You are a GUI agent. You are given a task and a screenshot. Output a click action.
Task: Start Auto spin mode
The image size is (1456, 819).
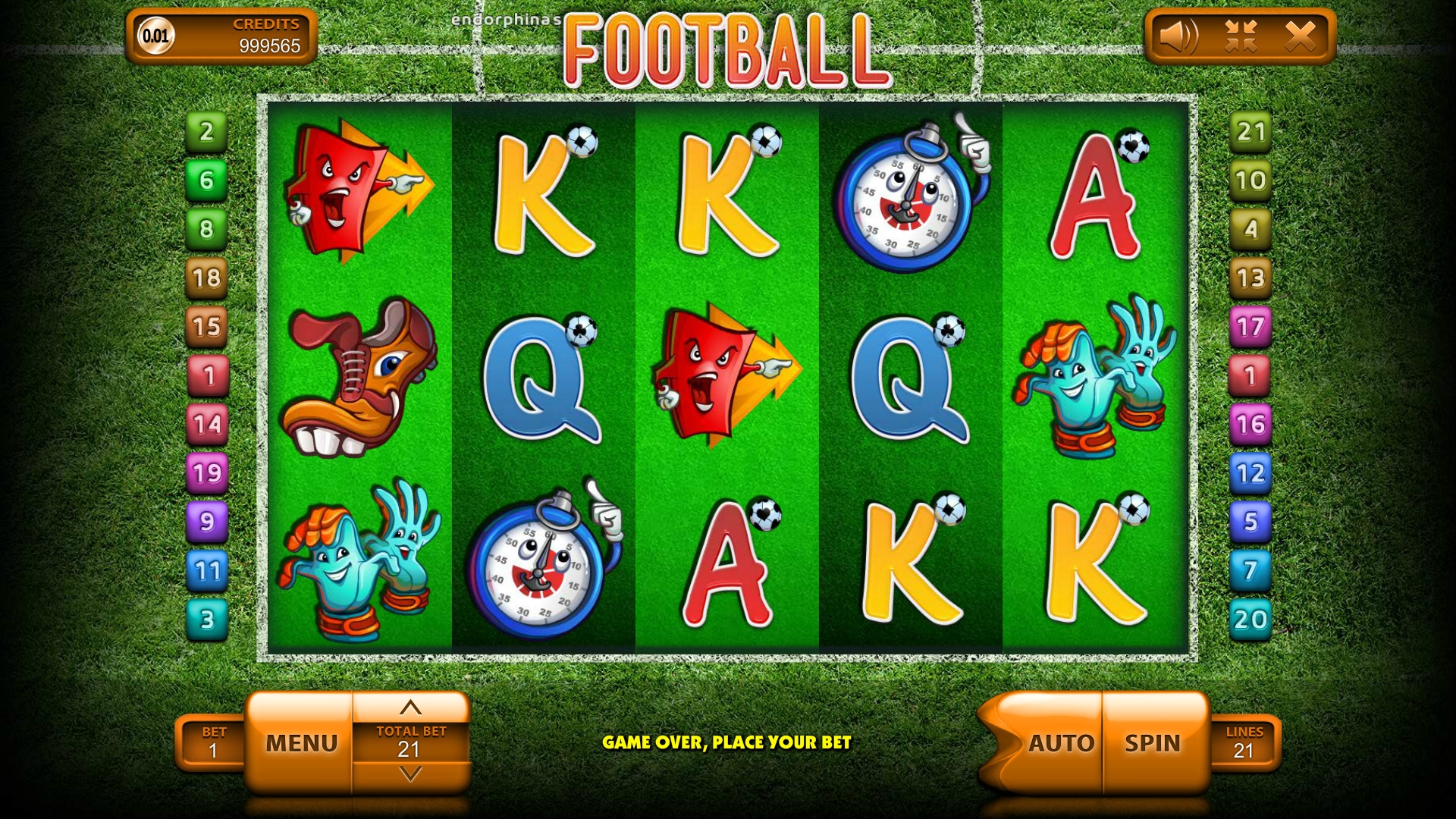click(1060, 743)
